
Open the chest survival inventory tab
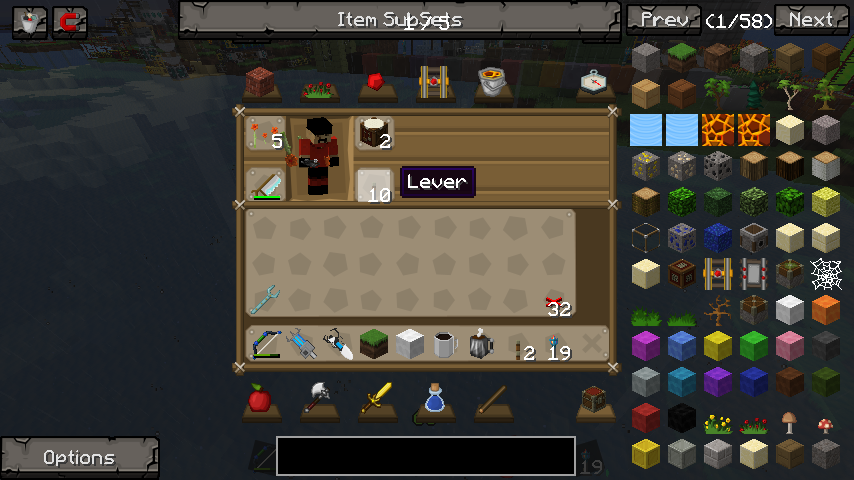594,400
